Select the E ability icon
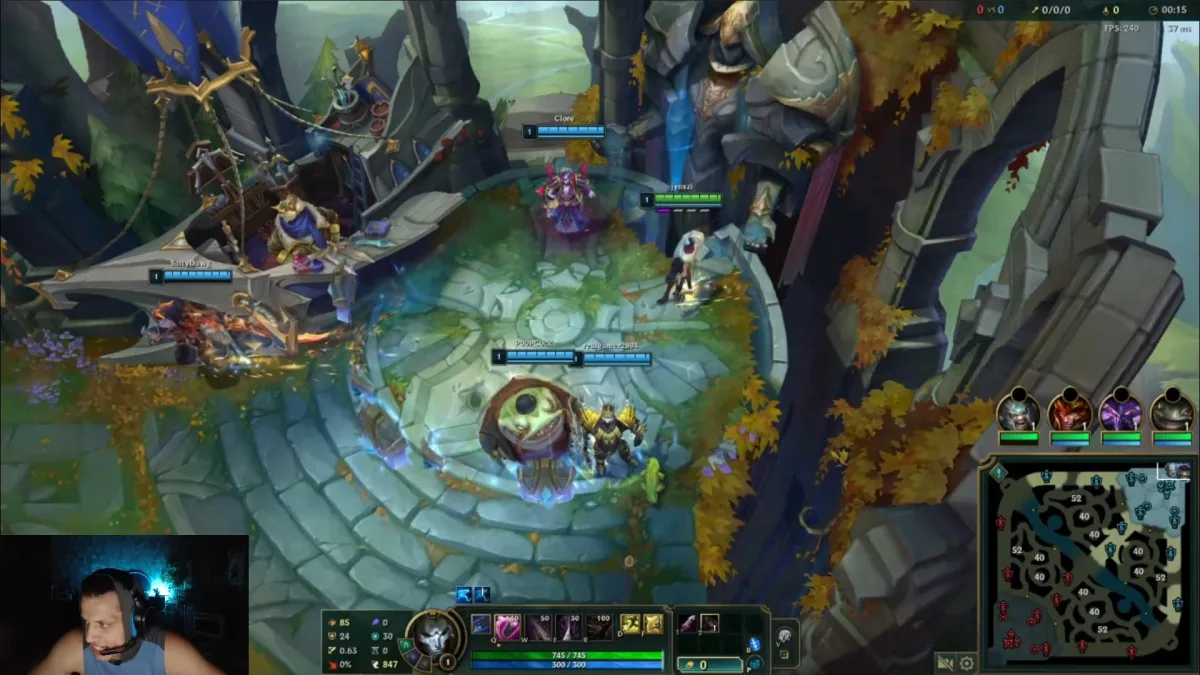This screenshot has width=1200, height=675. tap(570, 626)
